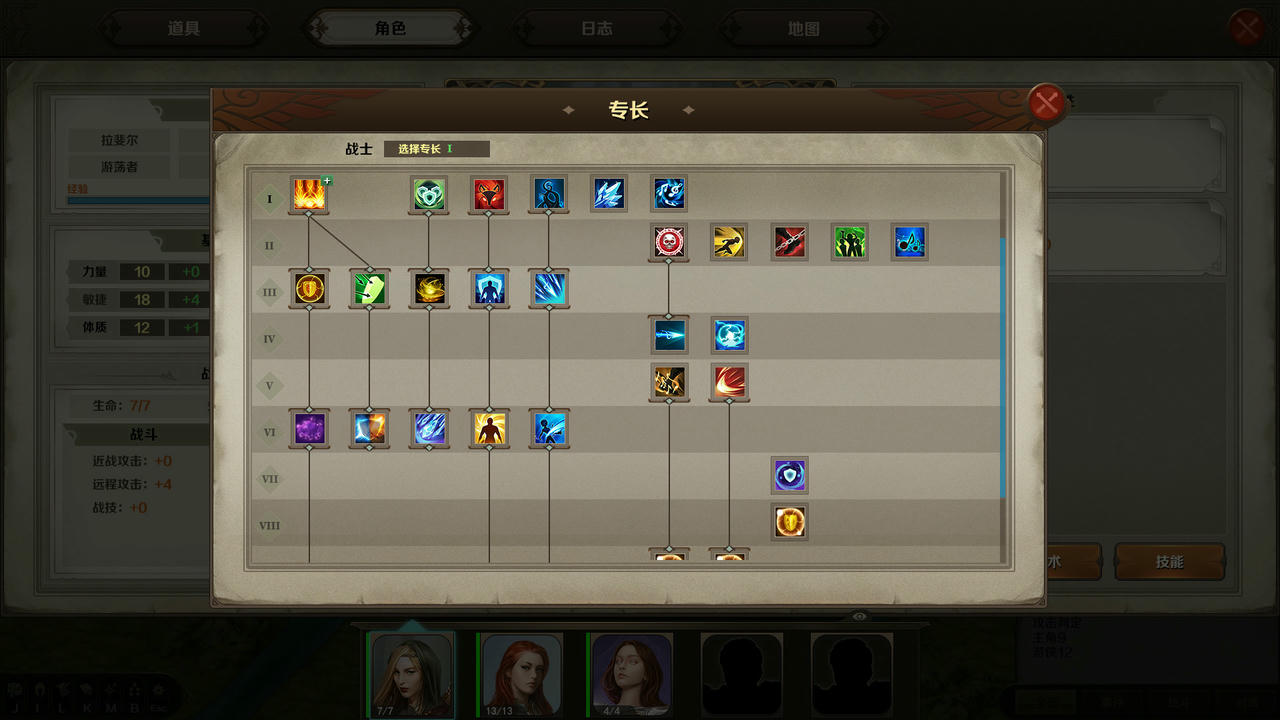Choose the red fox talent icon
Image resolution: width=1280 pixels, height=720 pixels.
click(489, 195)
